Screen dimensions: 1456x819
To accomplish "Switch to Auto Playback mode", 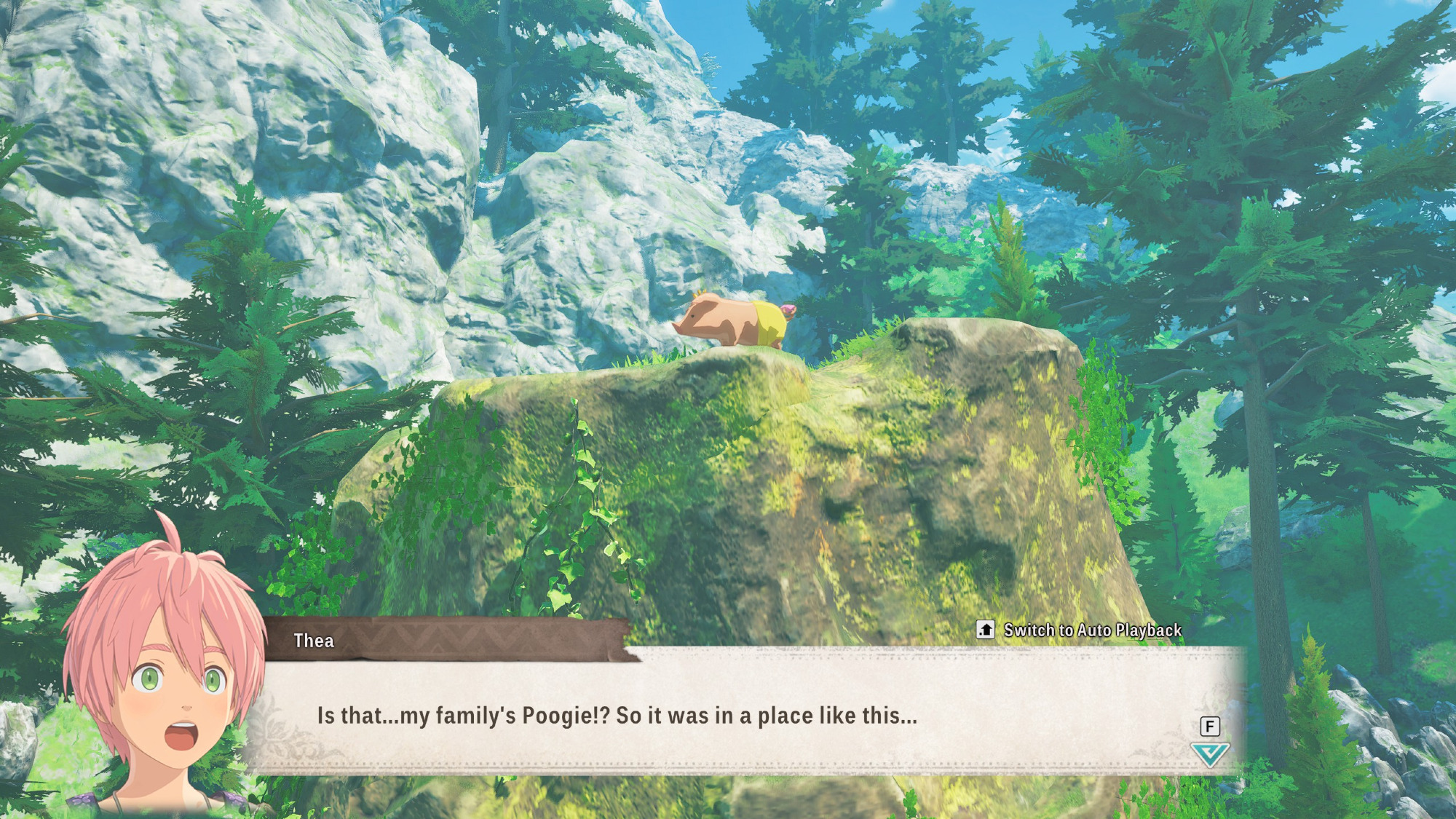I will pyautogui.click(x=1079, y=630).
